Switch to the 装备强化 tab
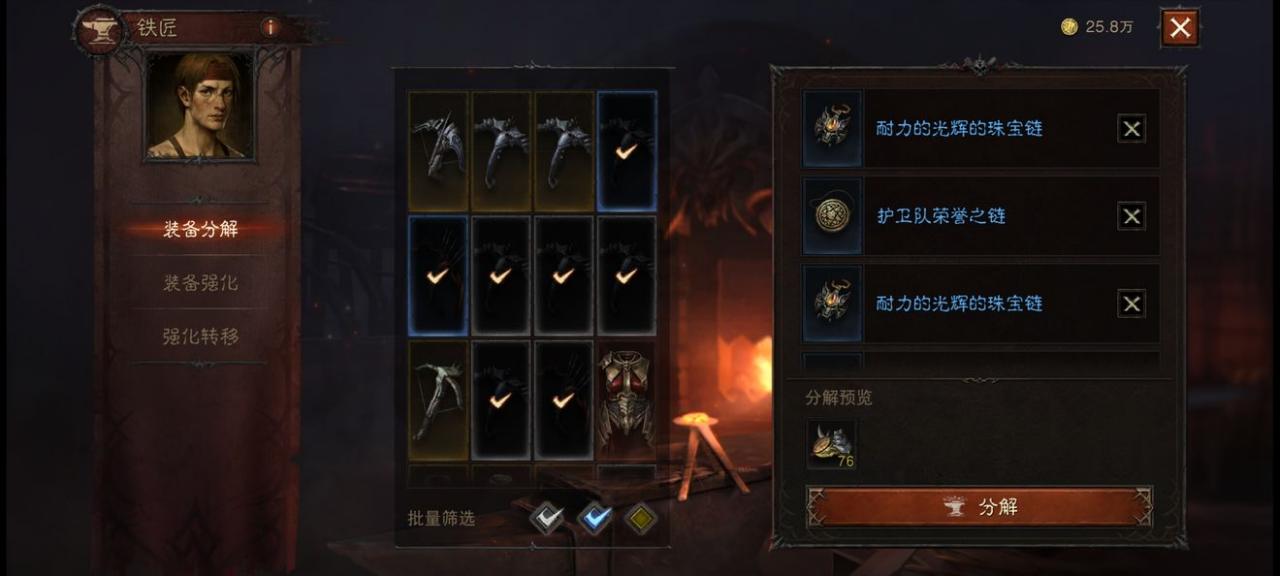Image resolution: width=1280 pixels, height=576 pixels. [200, 283]
